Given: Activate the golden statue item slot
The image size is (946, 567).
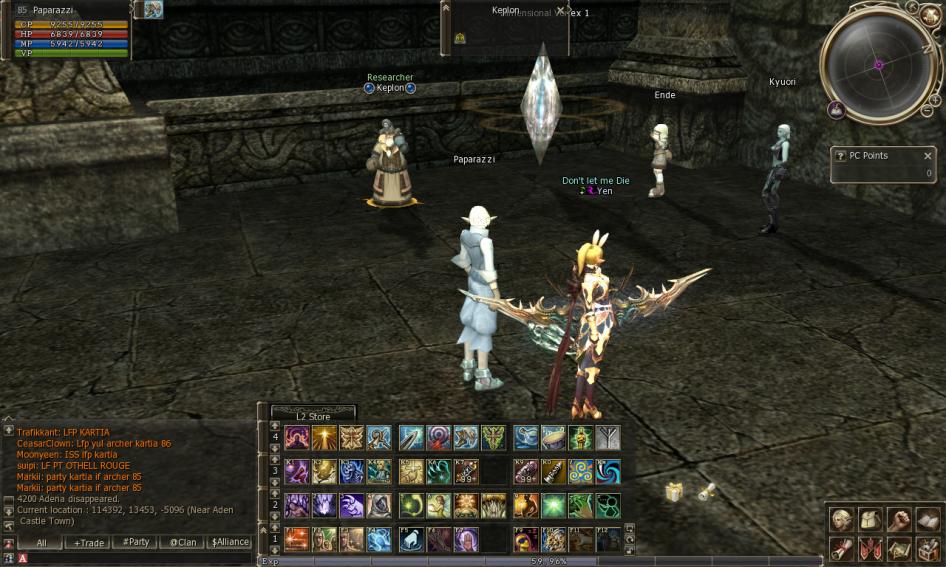Looking at the screenshot, I should (x=581, y=438).
